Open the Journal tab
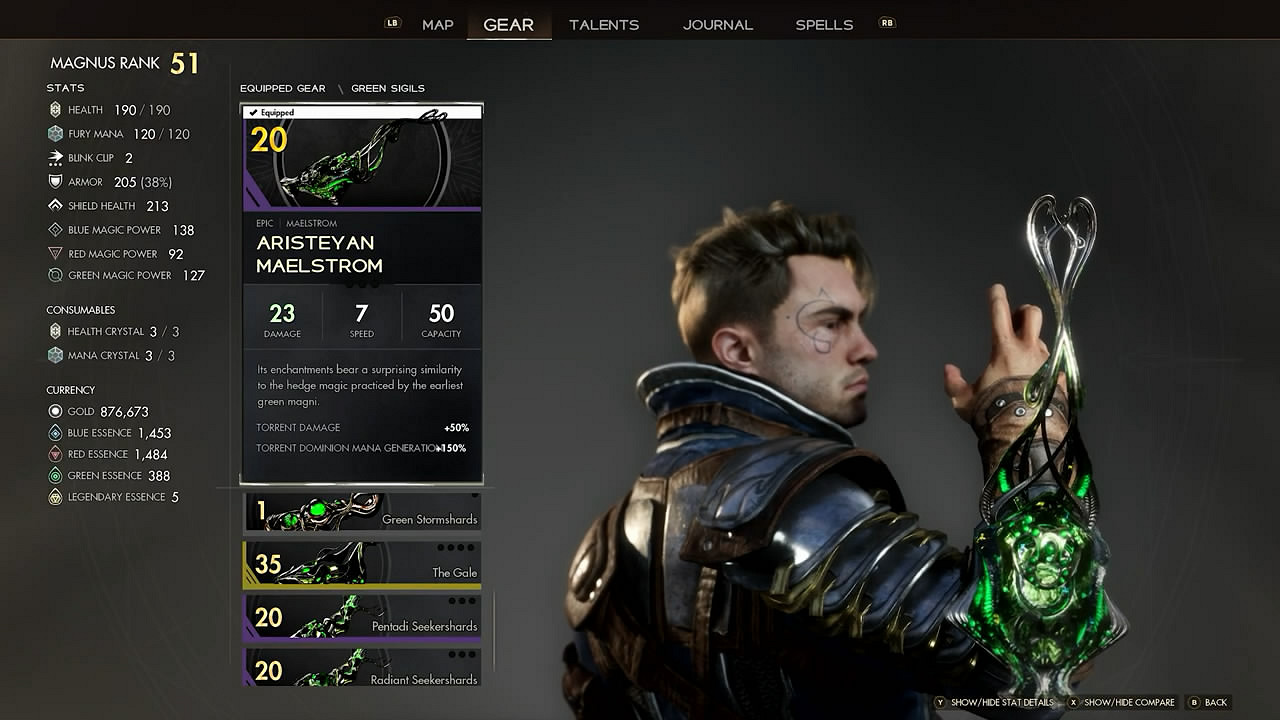1280x720 pixels. (x=718, y=25)
